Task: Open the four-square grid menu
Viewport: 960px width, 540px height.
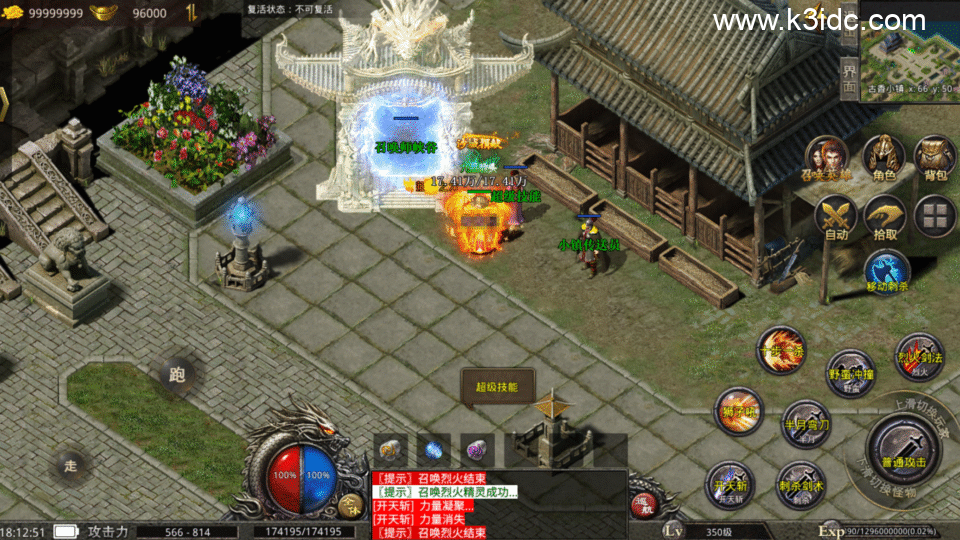Action: [935, 216]
